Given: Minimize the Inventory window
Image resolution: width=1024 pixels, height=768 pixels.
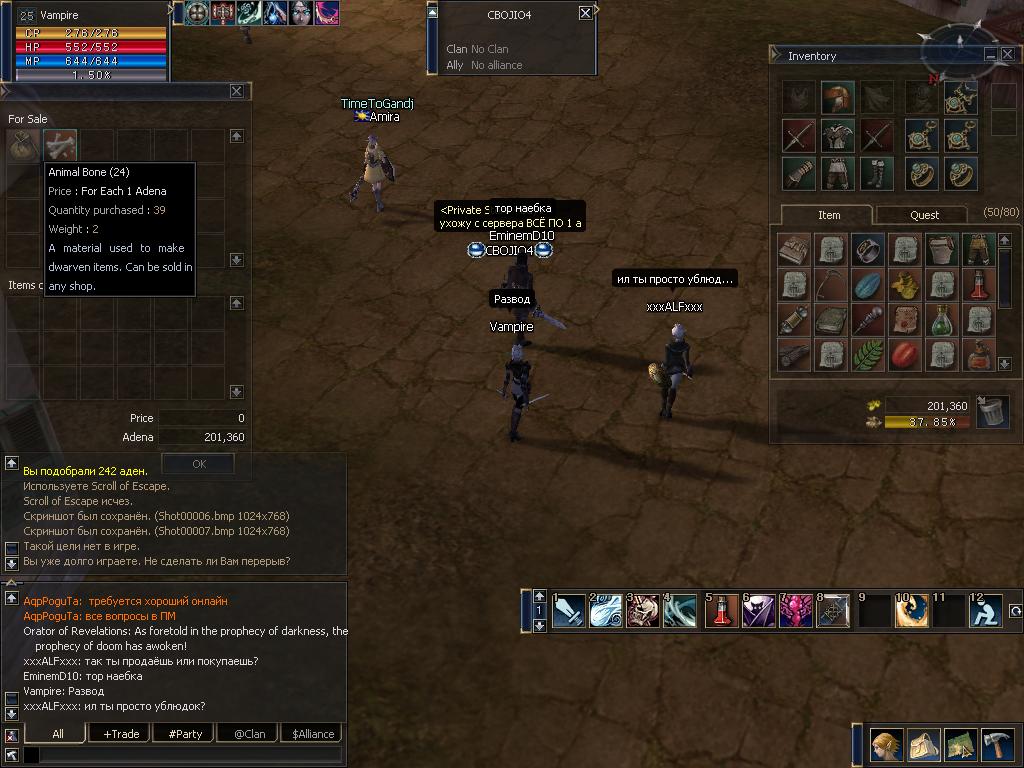Looking at the screenshot, I should point(990,55).
